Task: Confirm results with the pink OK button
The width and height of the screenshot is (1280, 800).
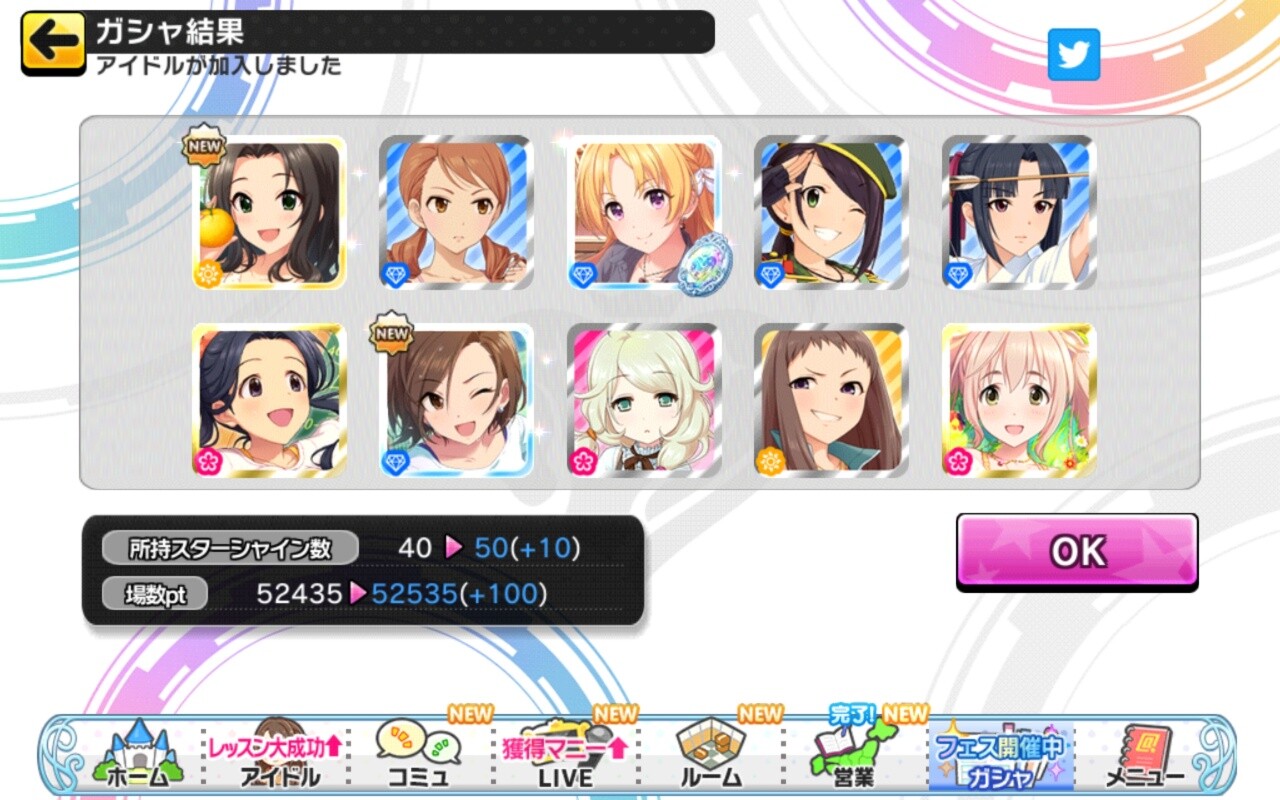Action: [1076, 551]
